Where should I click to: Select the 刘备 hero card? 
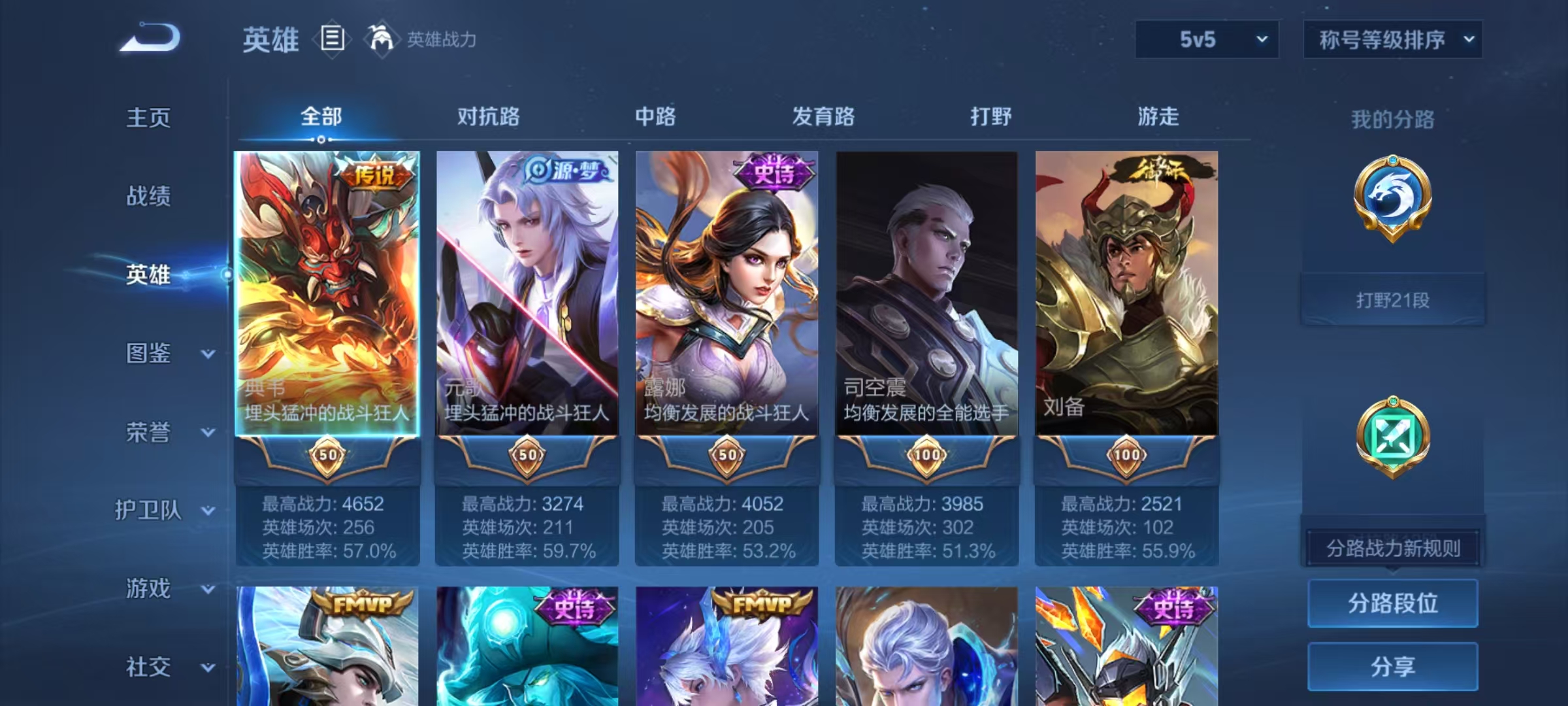pyautogui.click(x=1129, y=294)
